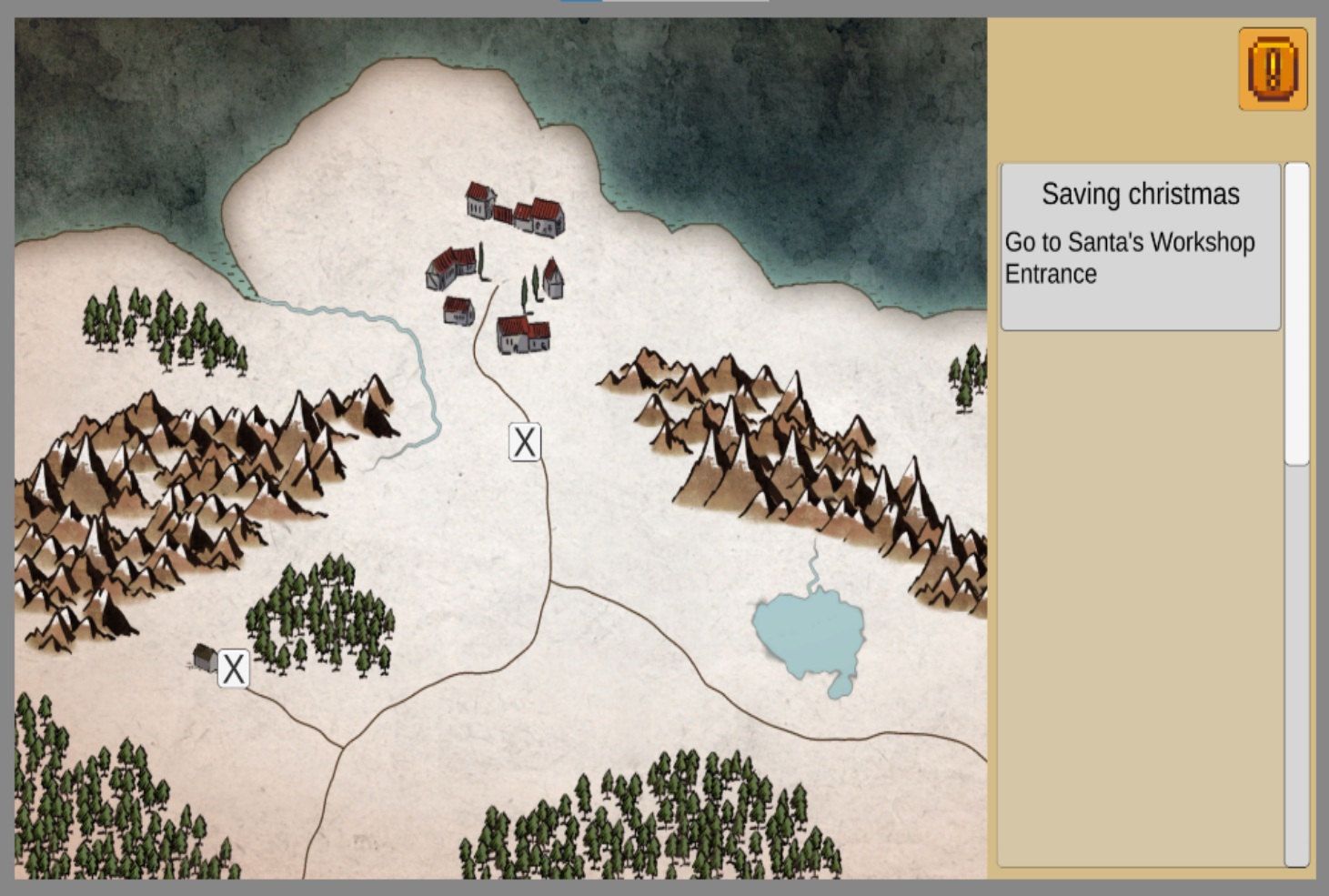Click the X marker beside the cabin
The image size is (1329, 896).
click(x=234, y=669)
